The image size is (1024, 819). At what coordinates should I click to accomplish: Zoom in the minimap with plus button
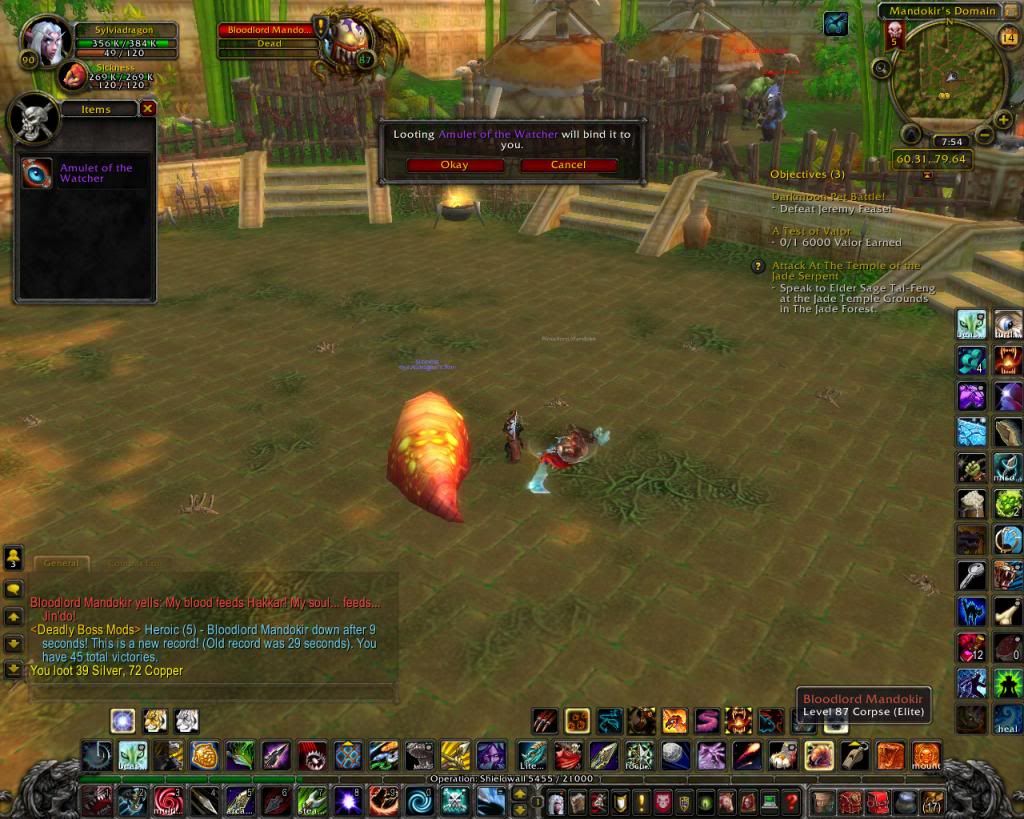(x=911, y=134)
